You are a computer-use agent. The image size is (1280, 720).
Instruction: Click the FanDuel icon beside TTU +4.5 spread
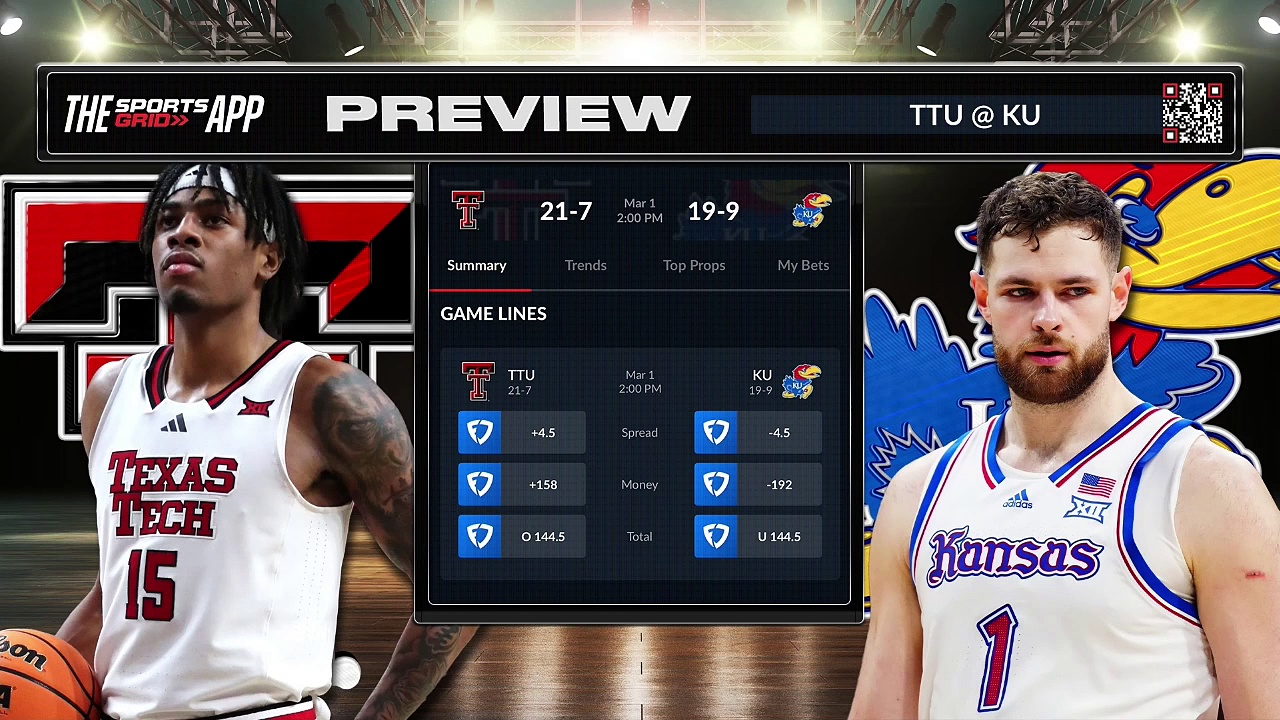click(x=480, y=432)
